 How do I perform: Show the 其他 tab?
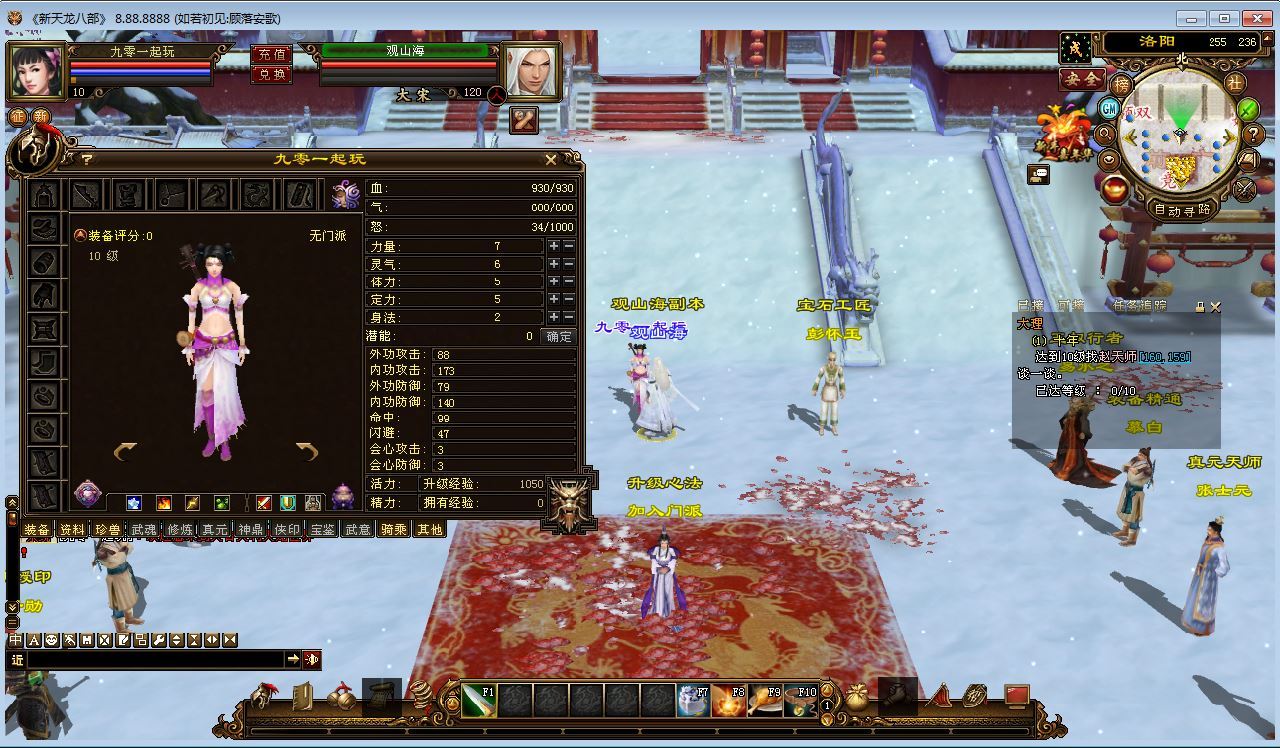click(429, 529)
